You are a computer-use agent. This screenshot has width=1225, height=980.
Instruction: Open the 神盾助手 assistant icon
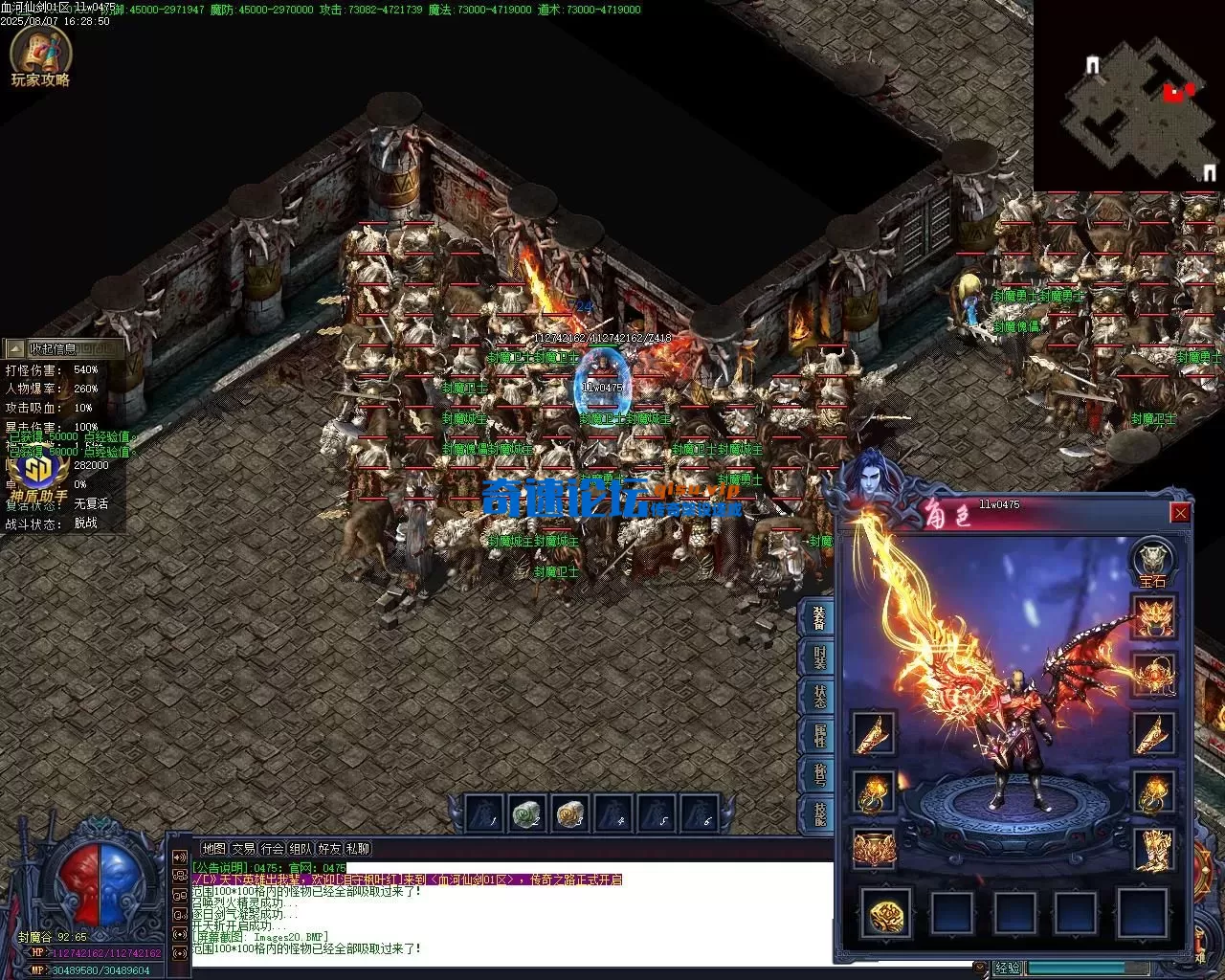point(38,473)
